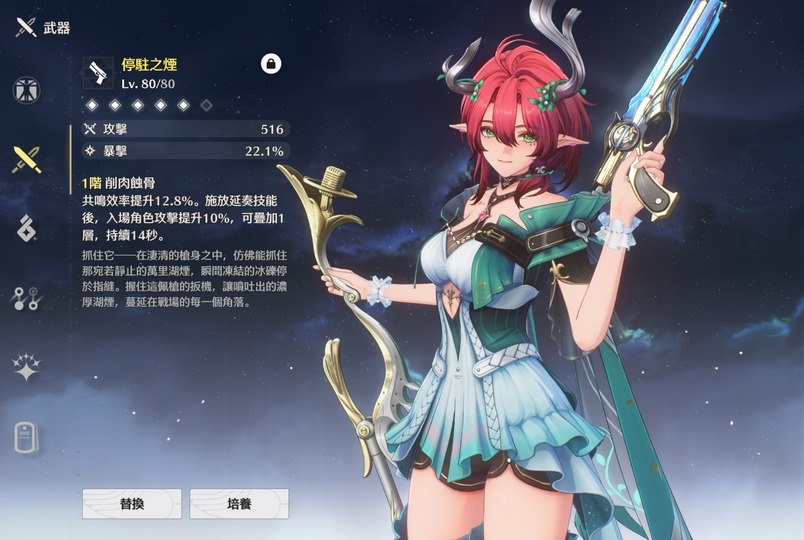The height and width of the screenshot is (540, 804).
Task: Click the 替換 (Replace) weapon button
Action: (x=131, y=504)
